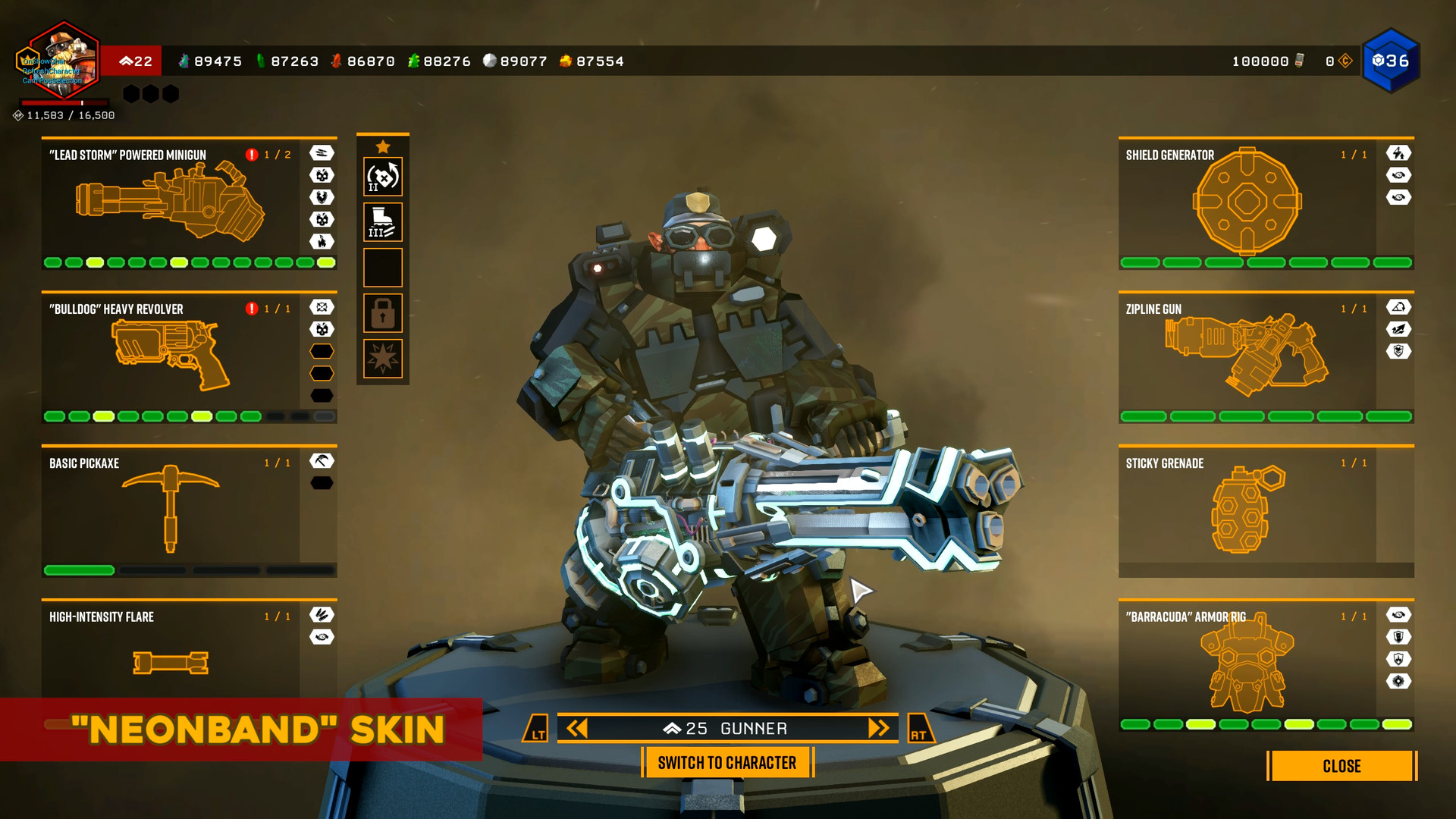Open the boot-icon movement perk slot
Image resolution: width=1456 pixels, height=819 pixels.
coord(383,222)
